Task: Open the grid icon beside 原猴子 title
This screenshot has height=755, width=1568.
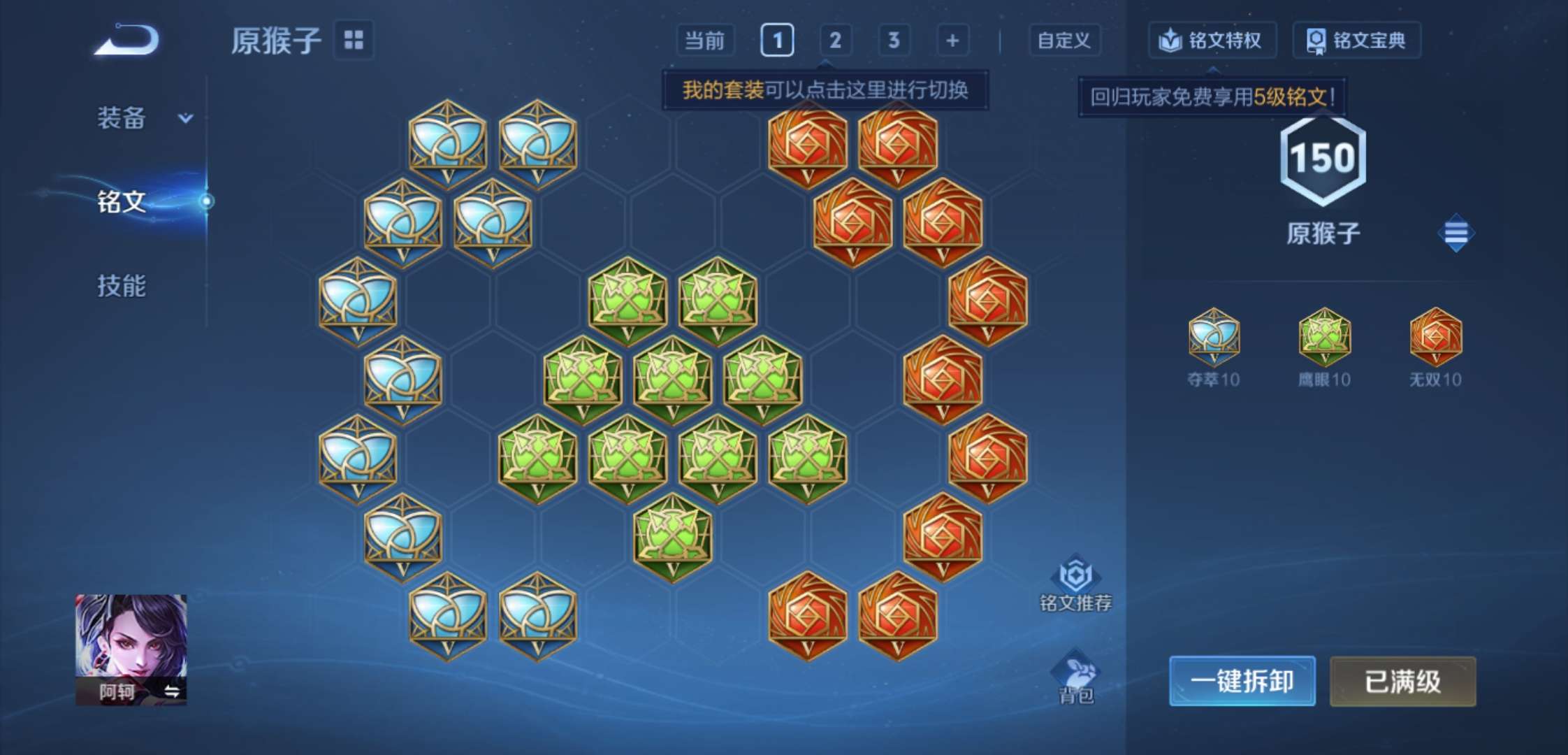Action: tap(354, 40)
